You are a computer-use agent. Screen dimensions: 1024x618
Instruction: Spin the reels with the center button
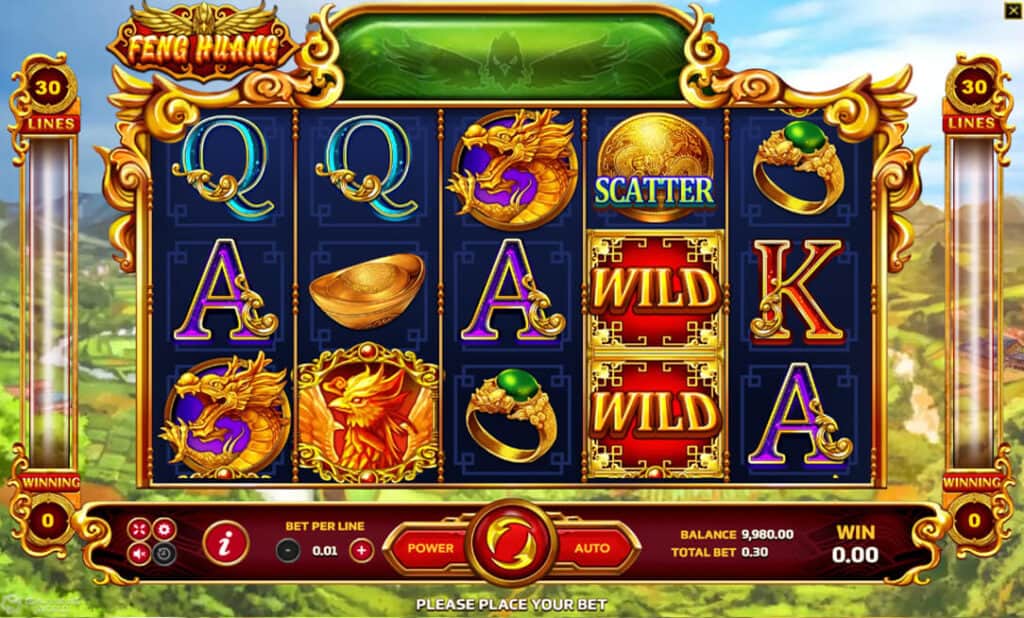click(x=514, y=546)
